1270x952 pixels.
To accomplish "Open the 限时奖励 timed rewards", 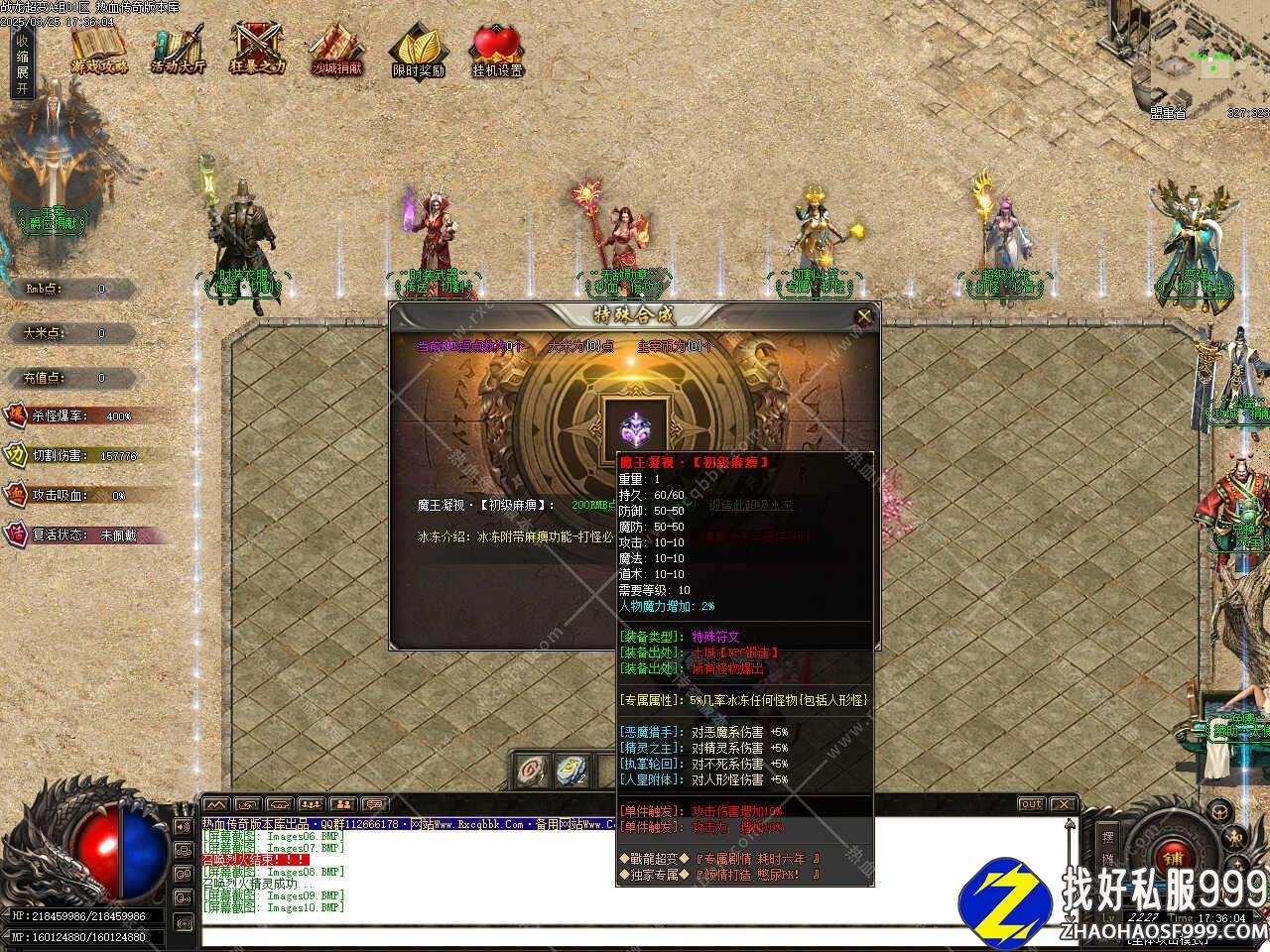I will [x=418, y=51].
